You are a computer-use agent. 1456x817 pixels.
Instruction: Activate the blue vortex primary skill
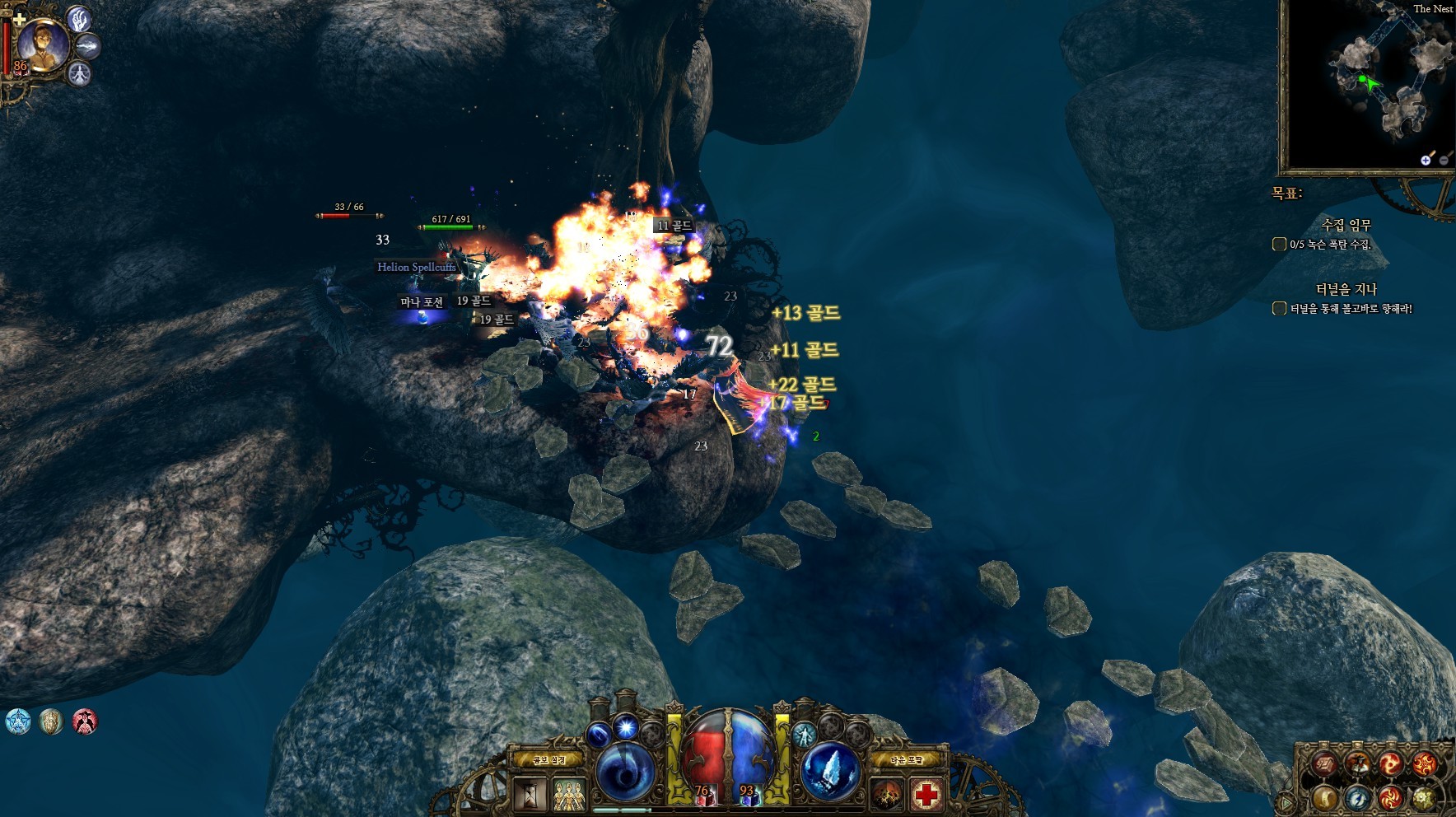625,773
